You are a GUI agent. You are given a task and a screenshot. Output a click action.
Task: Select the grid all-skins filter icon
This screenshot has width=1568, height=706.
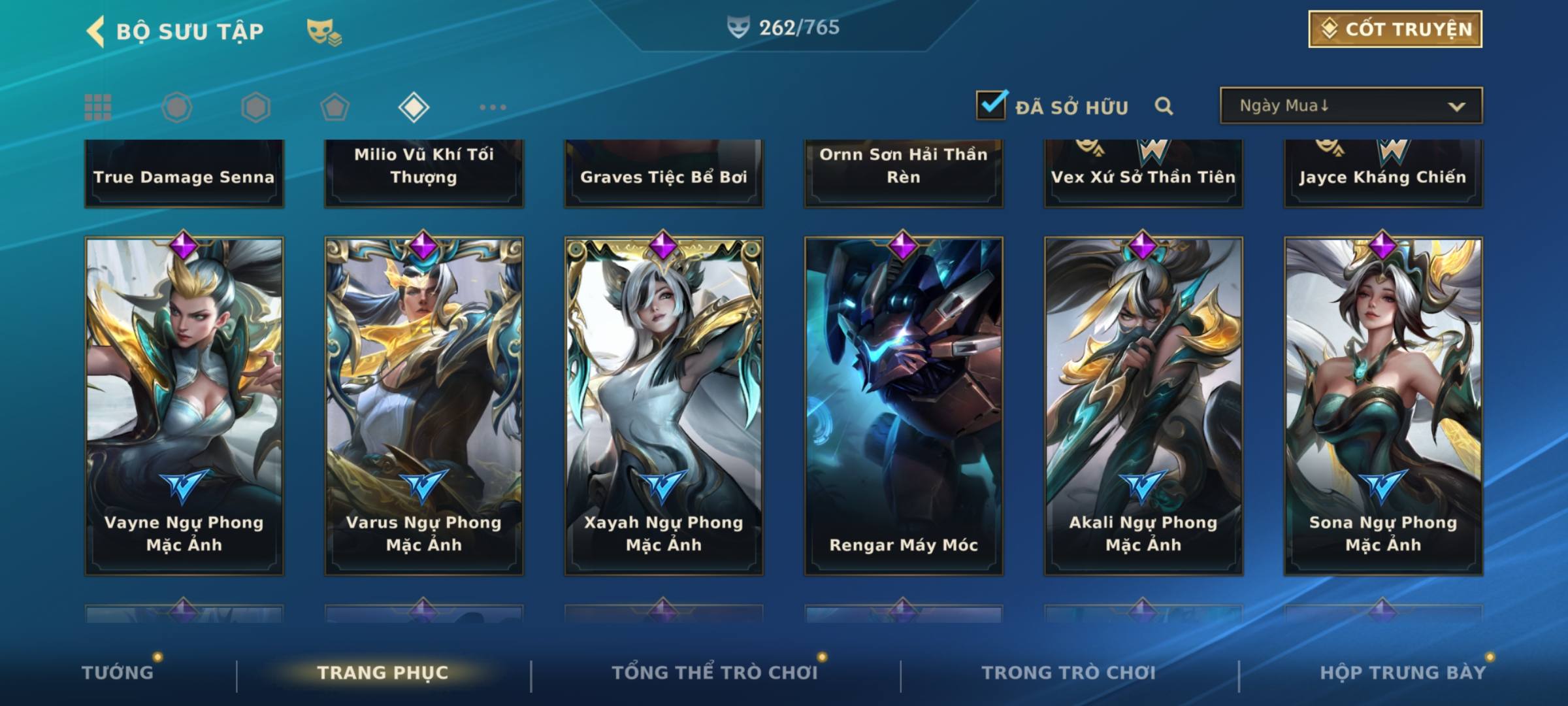(x=98, y=107)
